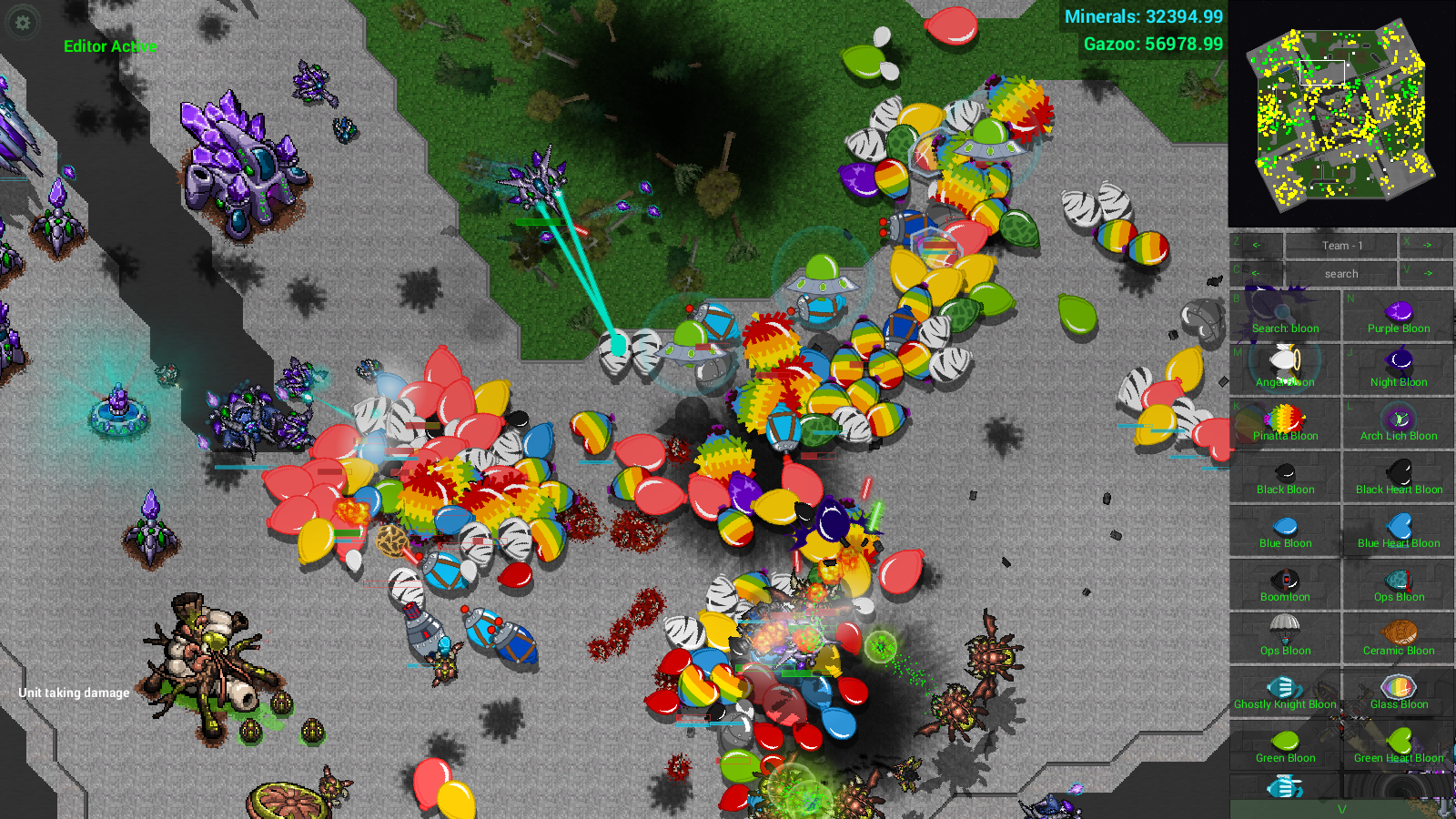The width and height of the screenshot is (1456, 819).
Task: Choose the Glass Bloon unit
Action: pyautogui.click(x=1399, y=692)
